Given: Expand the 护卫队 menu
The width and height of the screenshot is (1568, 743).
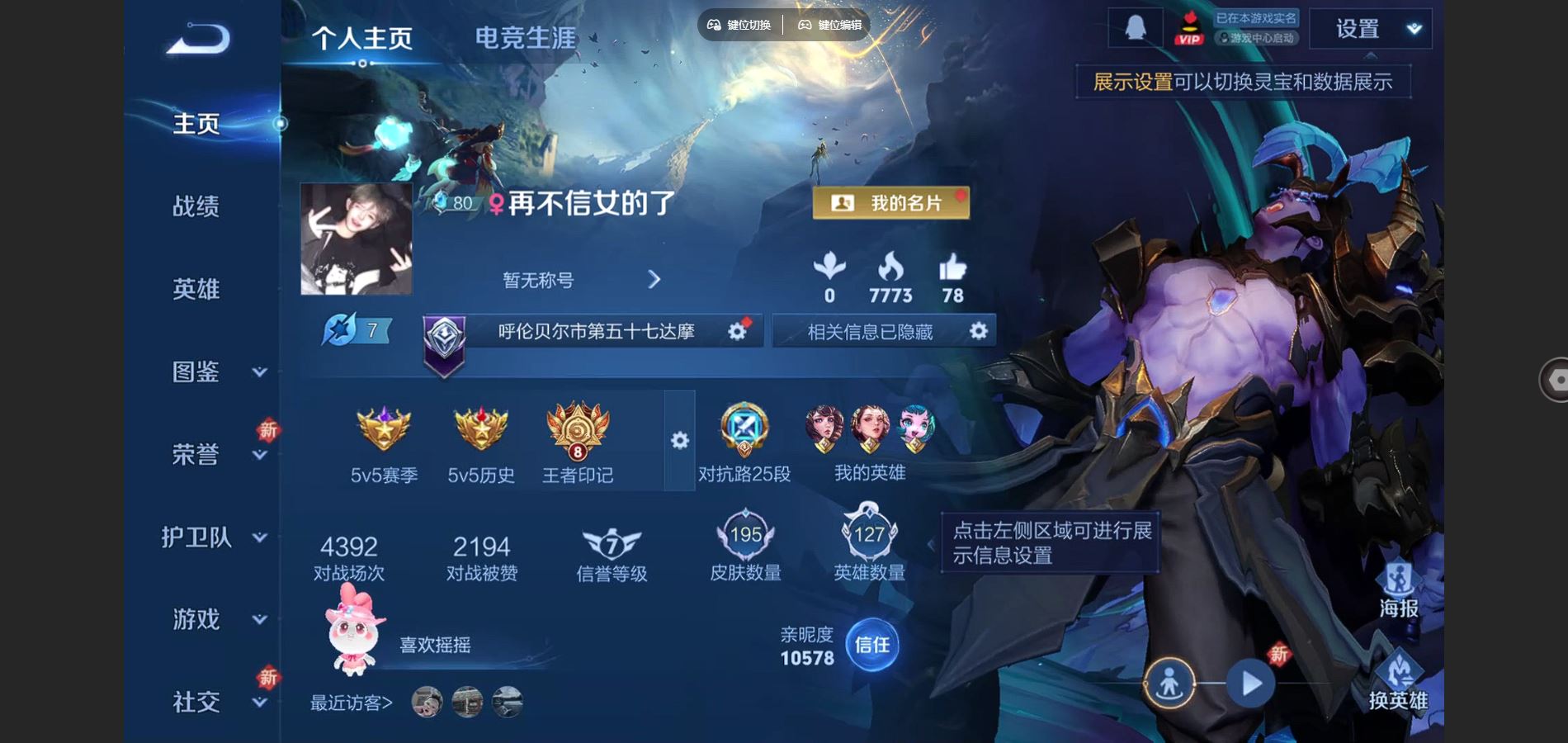Looking at the screenshot, I should [x=215, y=537].
